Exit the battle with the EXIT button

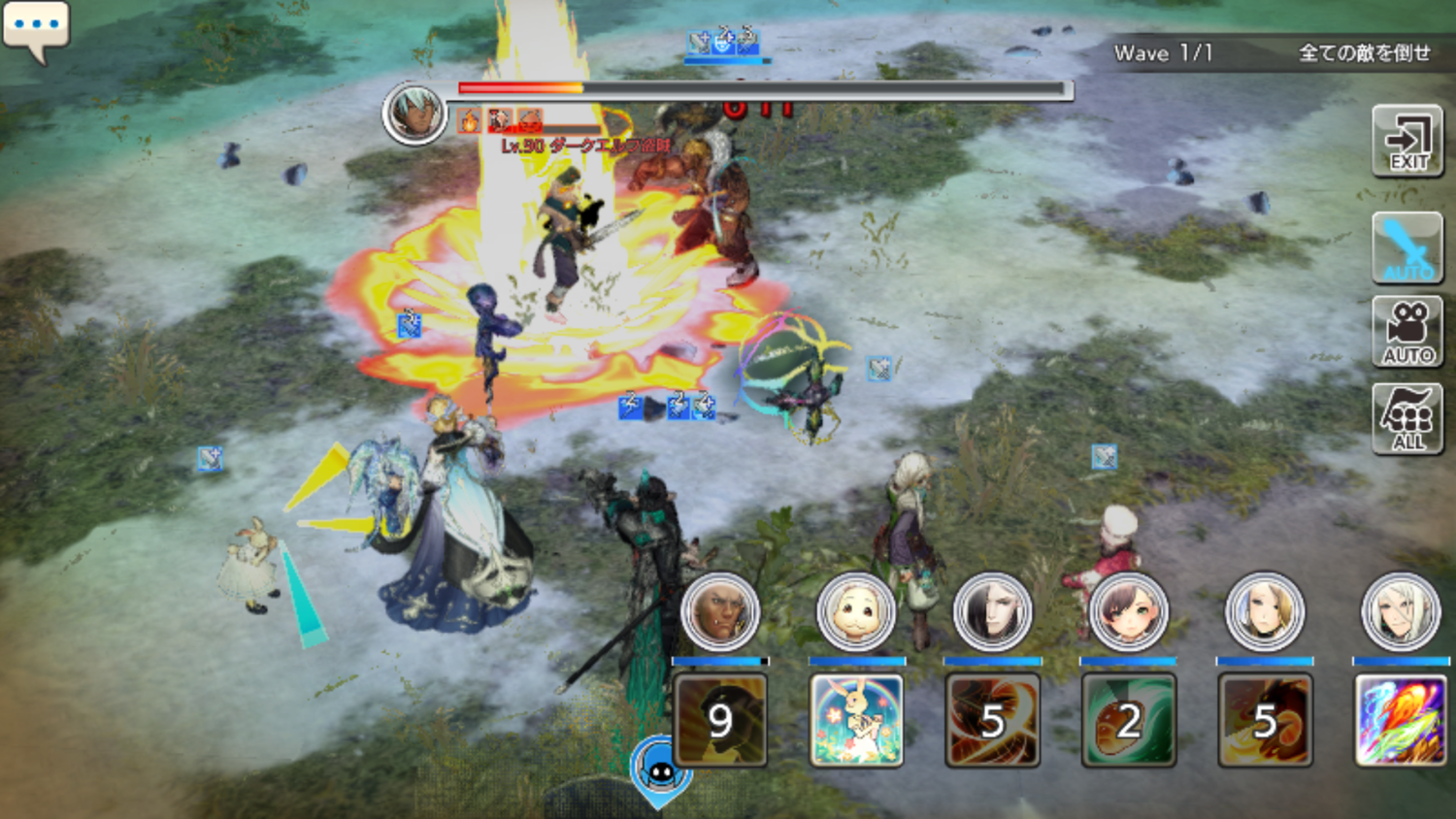click(1407, 142)
